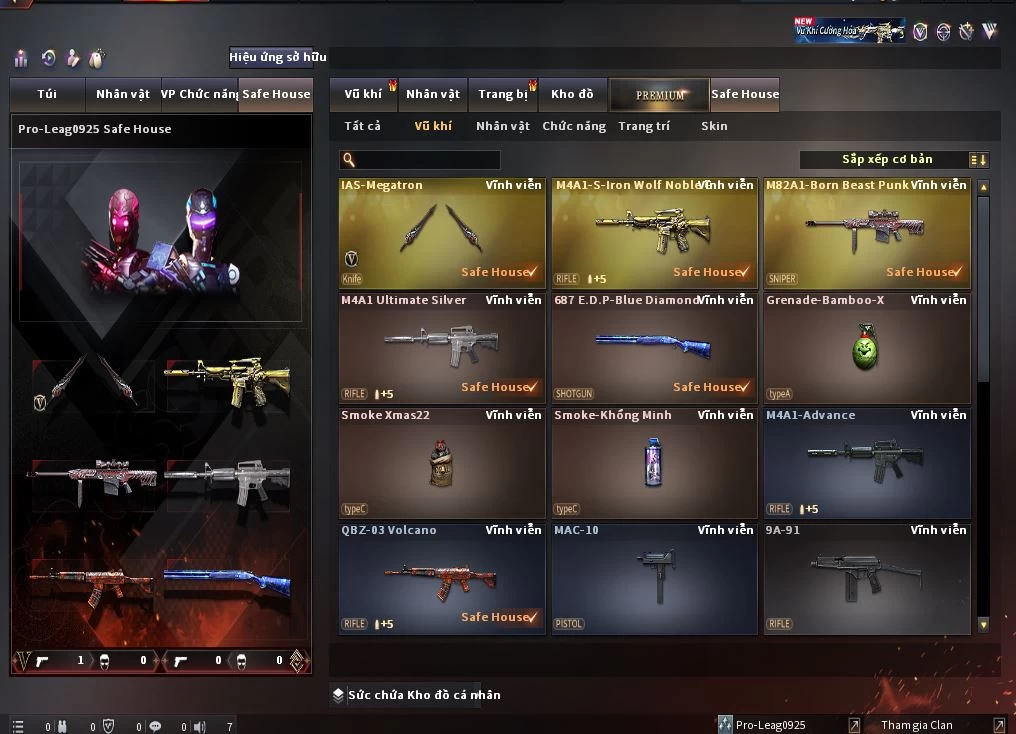Choose the Chức năng filter

[574, 126]
